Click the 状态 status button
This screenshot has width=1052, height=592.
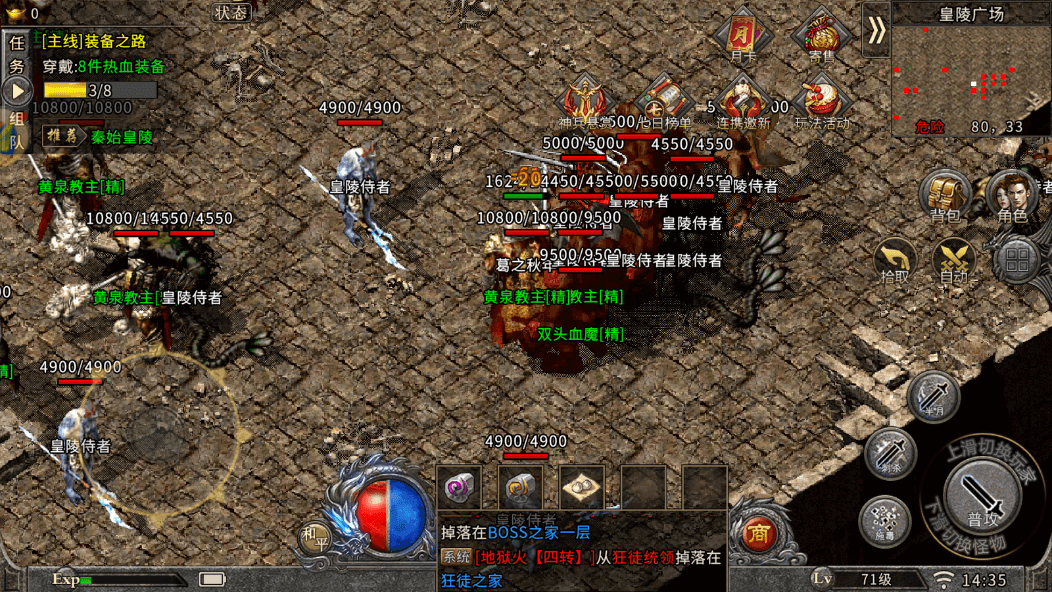[232, 13]
